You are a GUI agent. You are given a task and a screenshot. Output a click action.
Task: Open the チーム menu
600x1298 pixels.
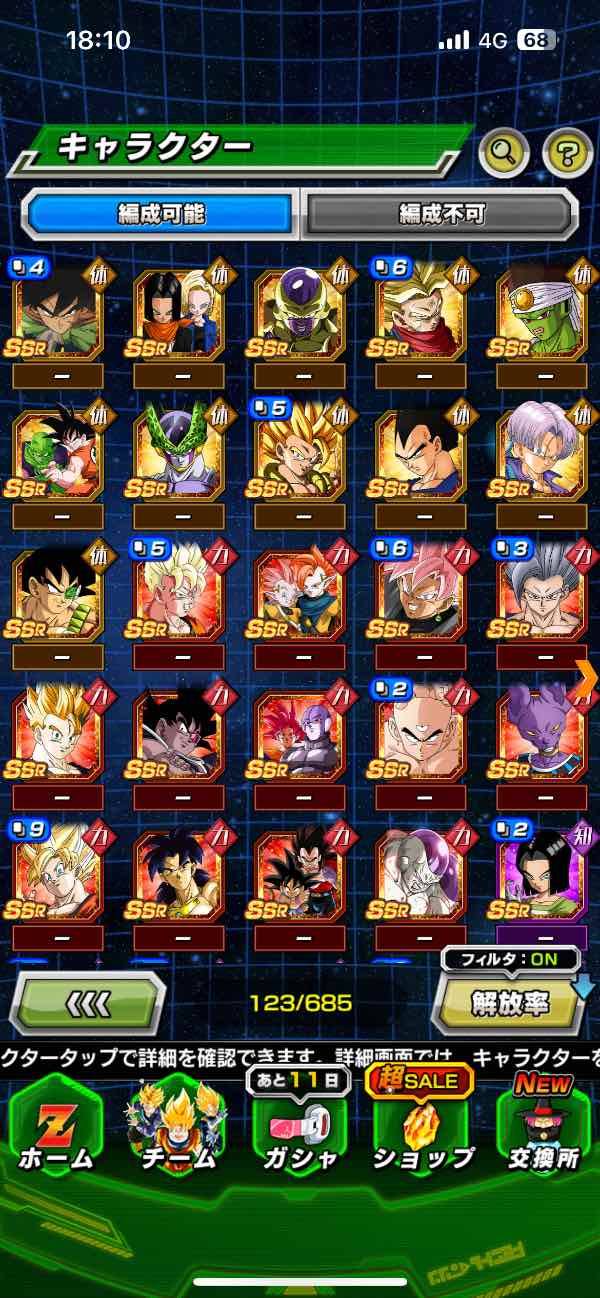177,1125
